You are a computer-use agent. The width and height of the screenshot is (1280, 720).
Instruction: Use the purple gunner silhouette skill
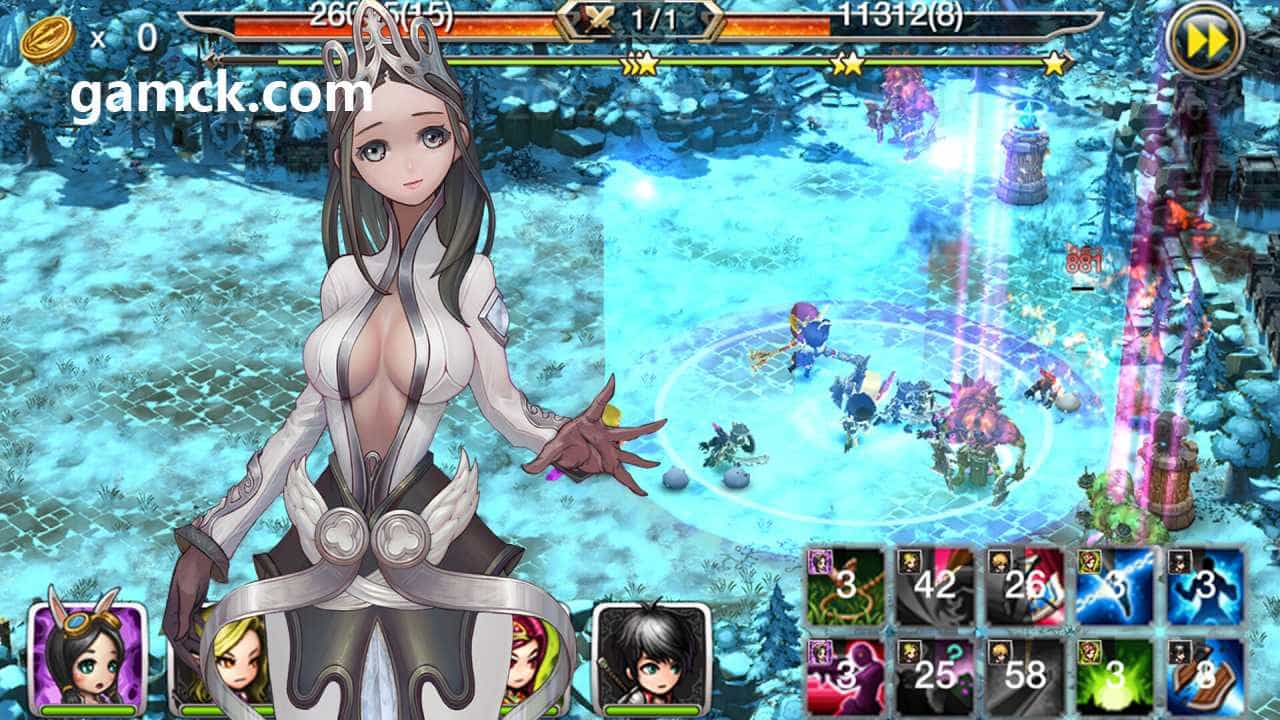[x=845, y=676]
